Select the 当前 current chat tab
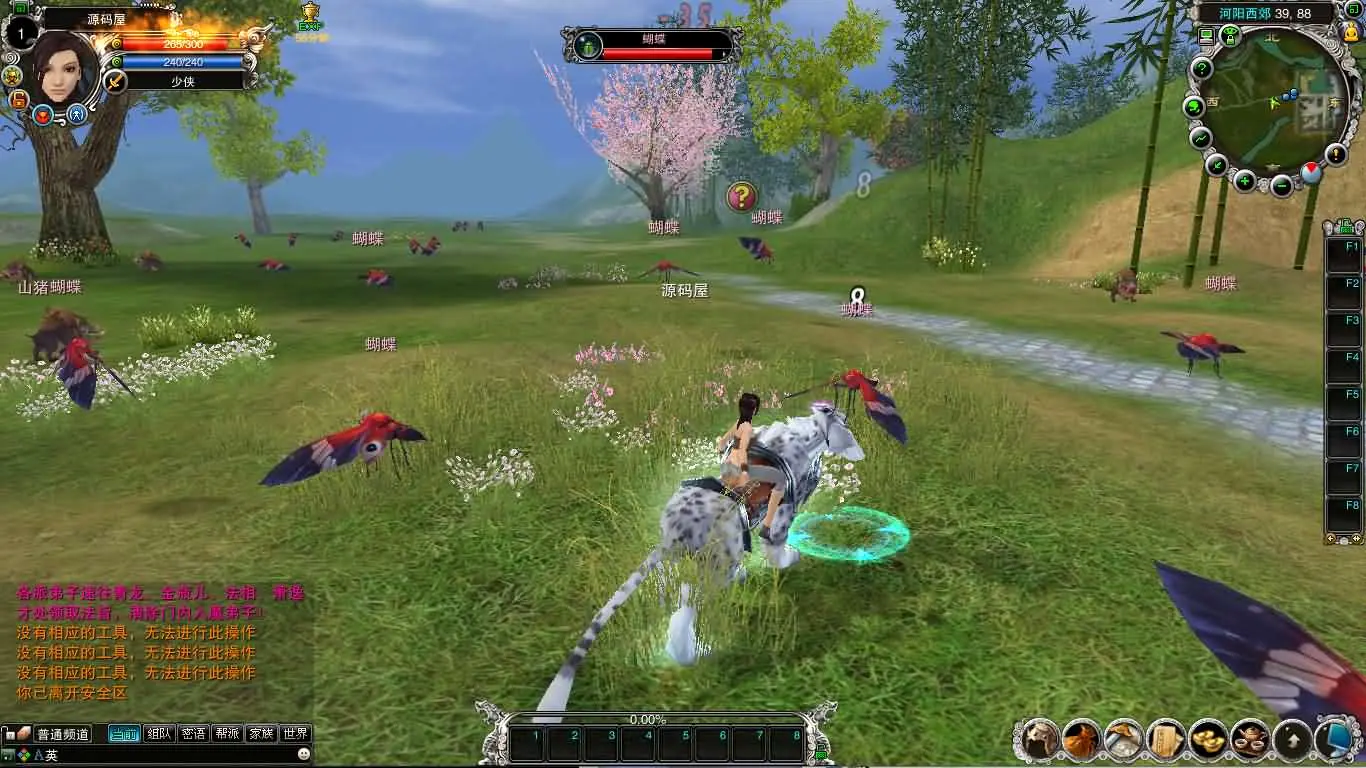1366x768 pixels. [x=124, y=733]
